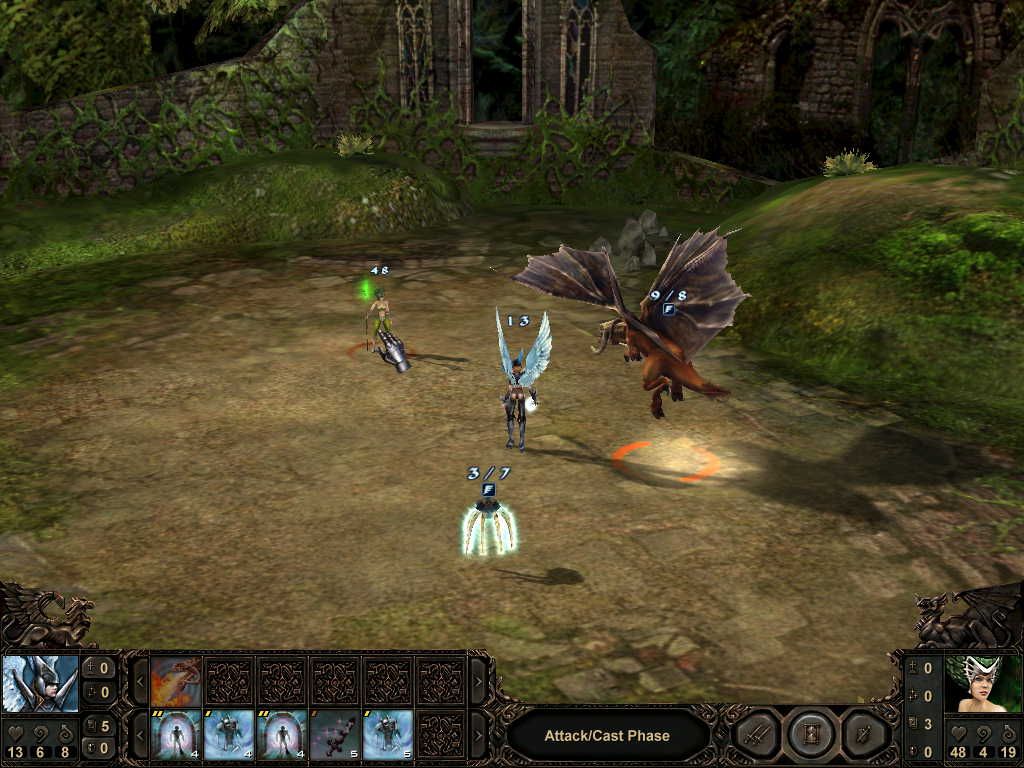1024x768 pixels.
Task: Show next cards in the fire dragon row
Action: click(x=477, y=681)
